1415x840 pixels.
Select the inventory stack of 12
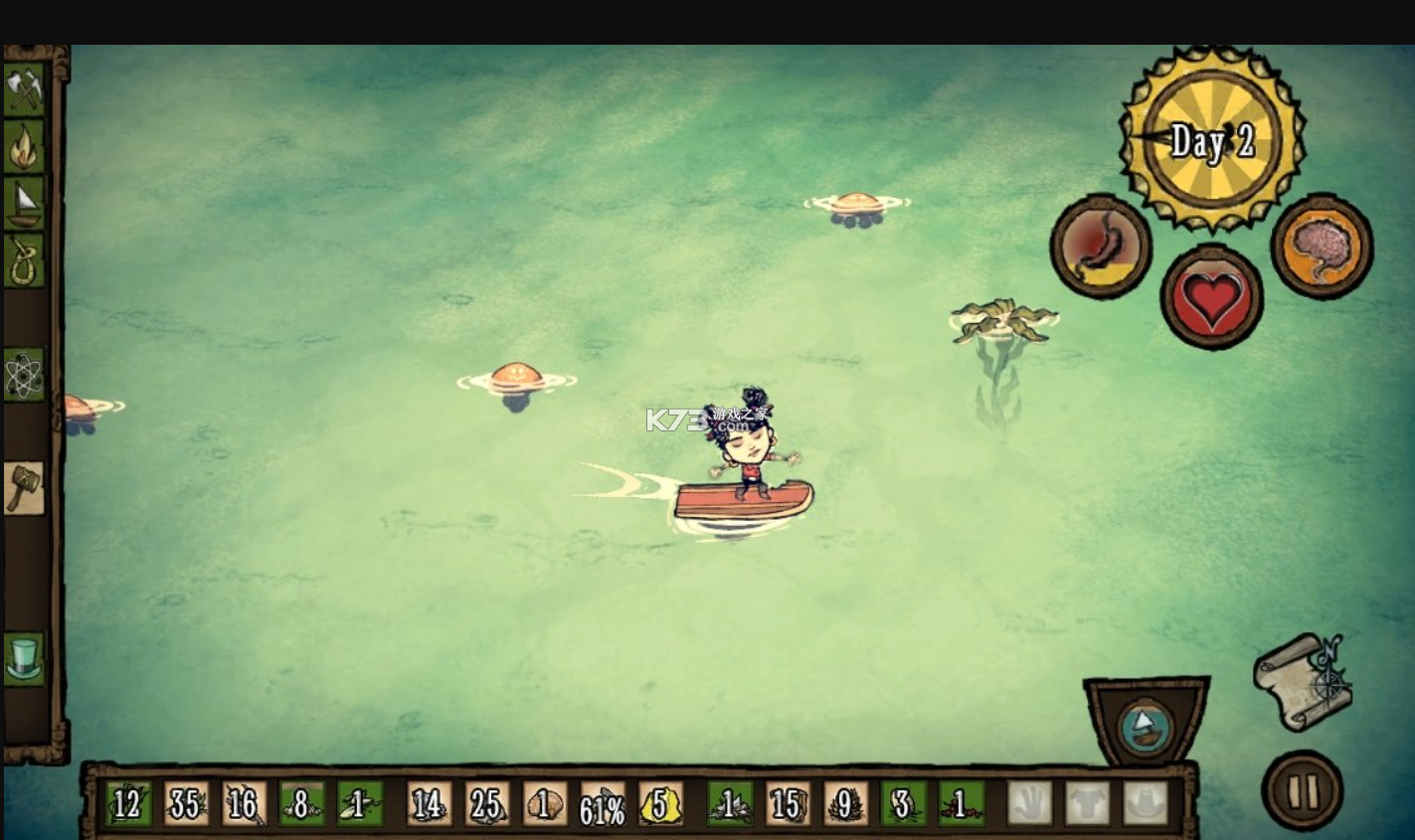pyautogui.click(x=129, y=803)
